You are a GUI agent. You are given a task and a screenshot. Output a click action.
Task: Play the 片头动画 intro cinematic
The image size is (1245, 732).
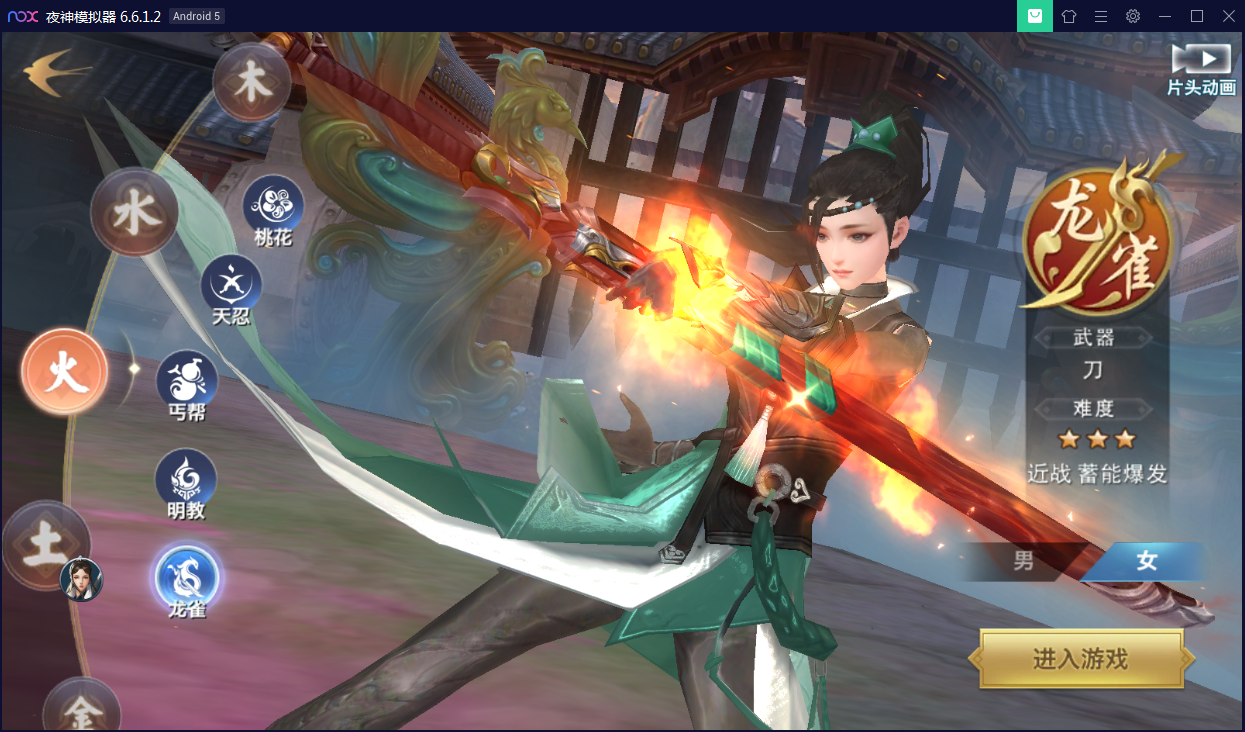(x=1200, y=69)
